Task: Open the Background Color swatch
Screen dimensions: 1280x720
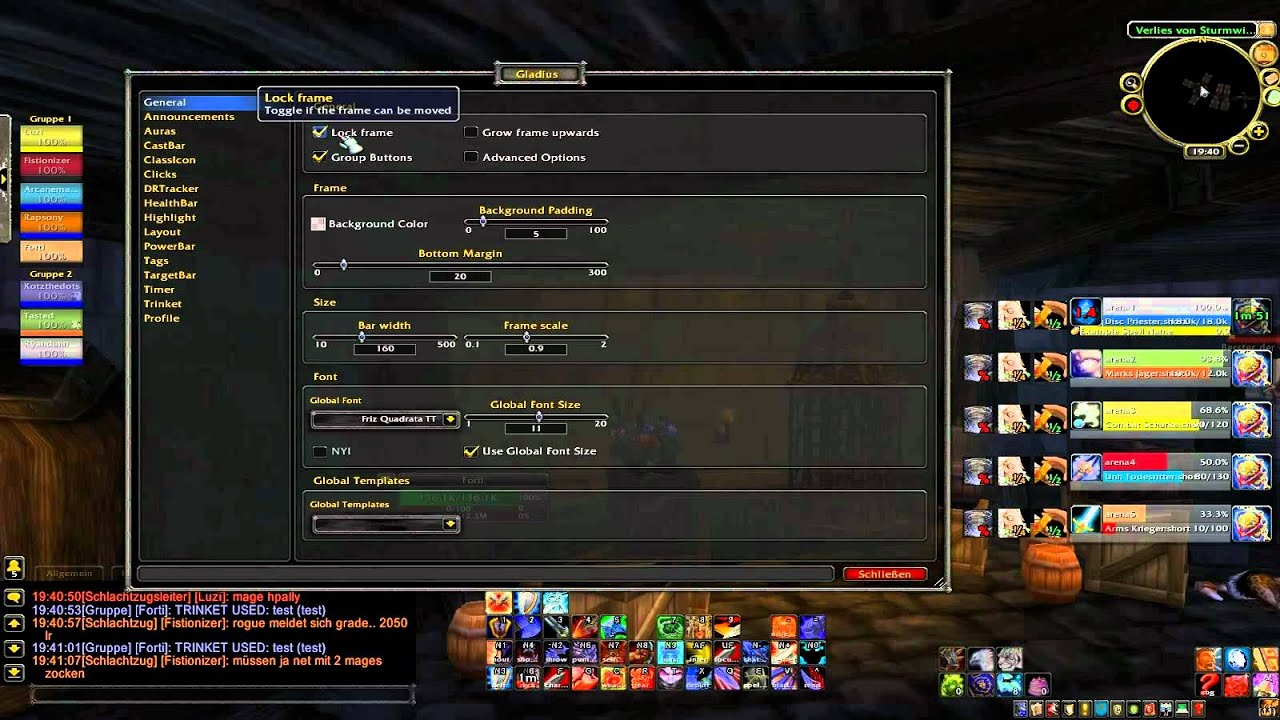Action: point(318,224)
